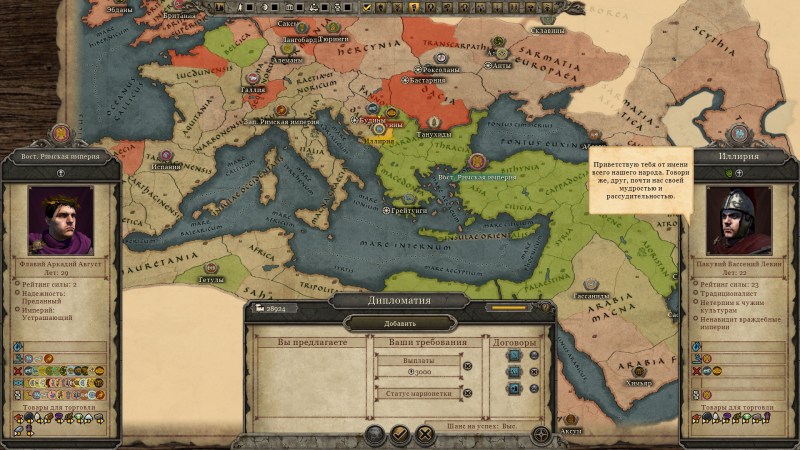Confirm the diplomatic offer with the checkmark
The height and width of the screenshot is (450, 800).
399,434
